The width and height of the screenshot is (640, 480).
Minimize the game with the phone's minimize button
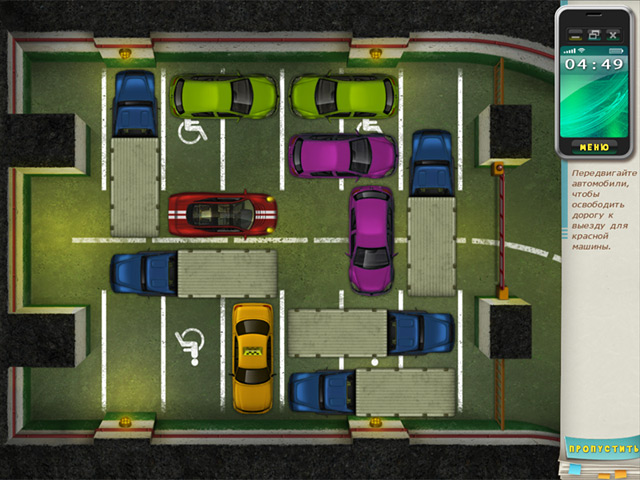point(575,35)
